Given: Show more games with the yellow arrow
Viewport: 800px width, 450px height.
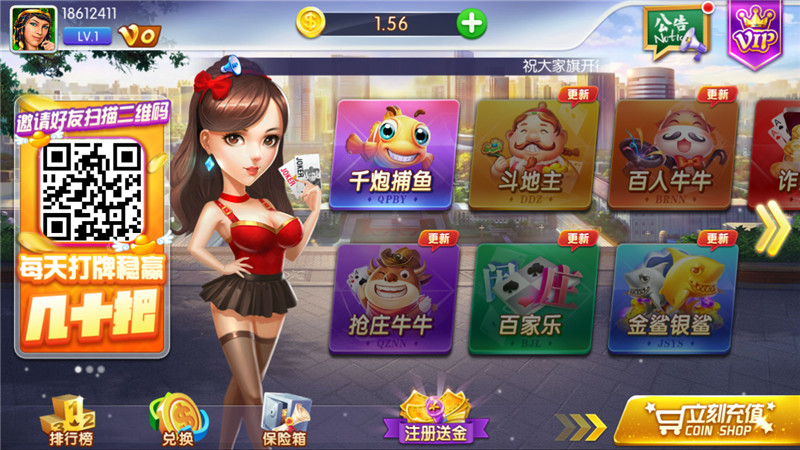Looking at the screenshot, I should (x=770, y=228).
